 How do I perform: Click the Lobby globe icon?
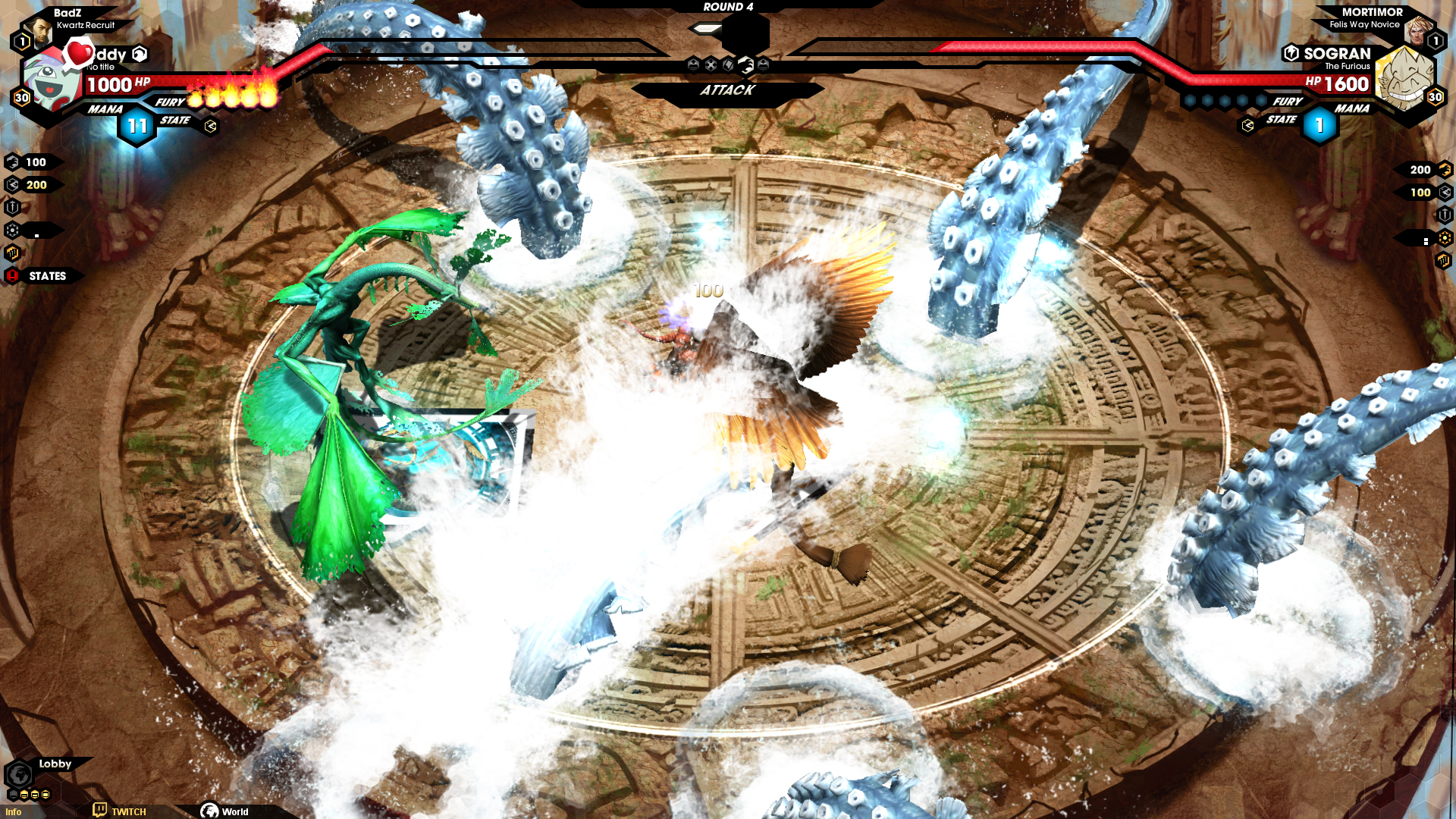coord(20,773)
